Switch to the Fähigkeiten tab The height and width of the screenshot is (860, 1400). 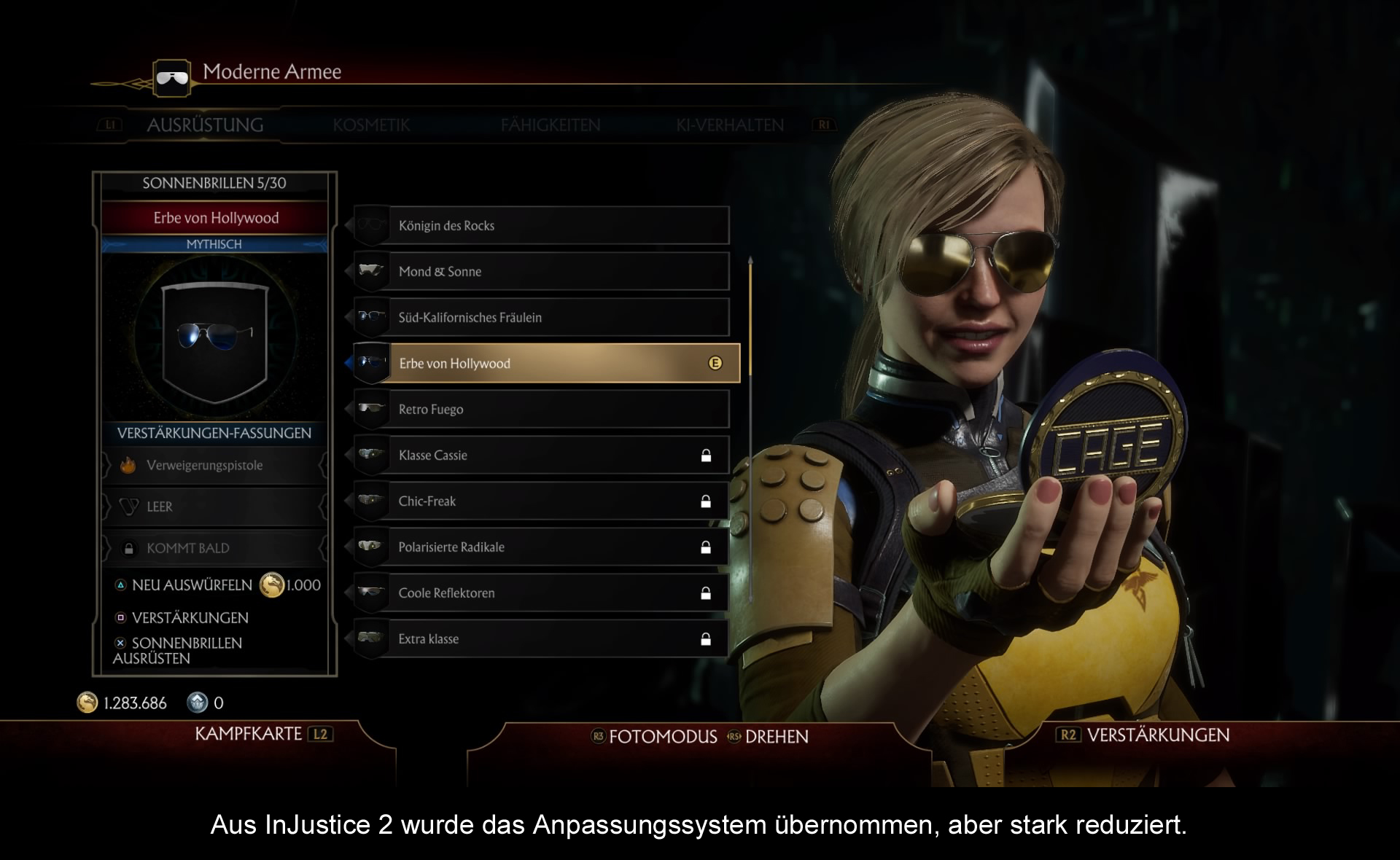pos(551,125)
